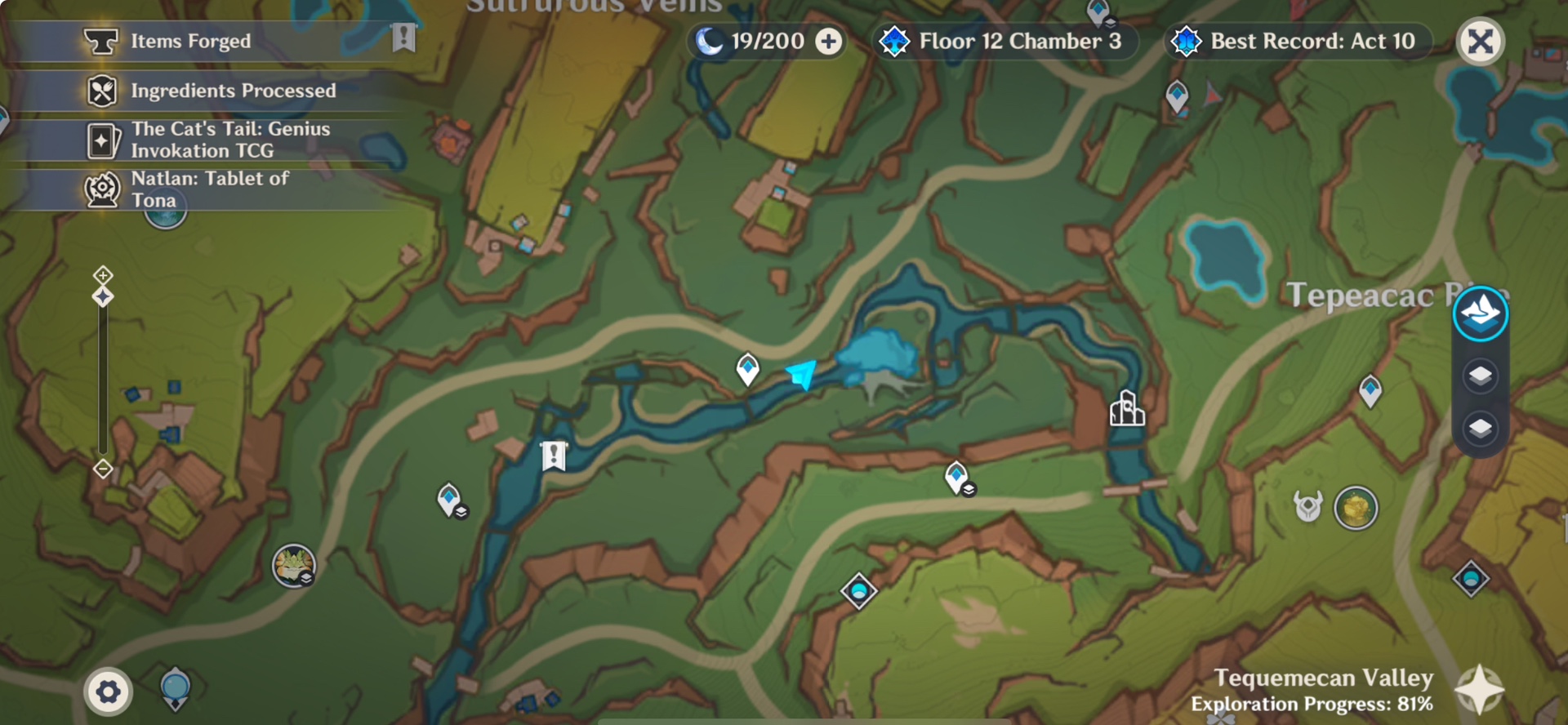Viewport: 1568px width, 725px height.
Task: Toggle the highlighted surface map layer
Action: pos(1481,312)
